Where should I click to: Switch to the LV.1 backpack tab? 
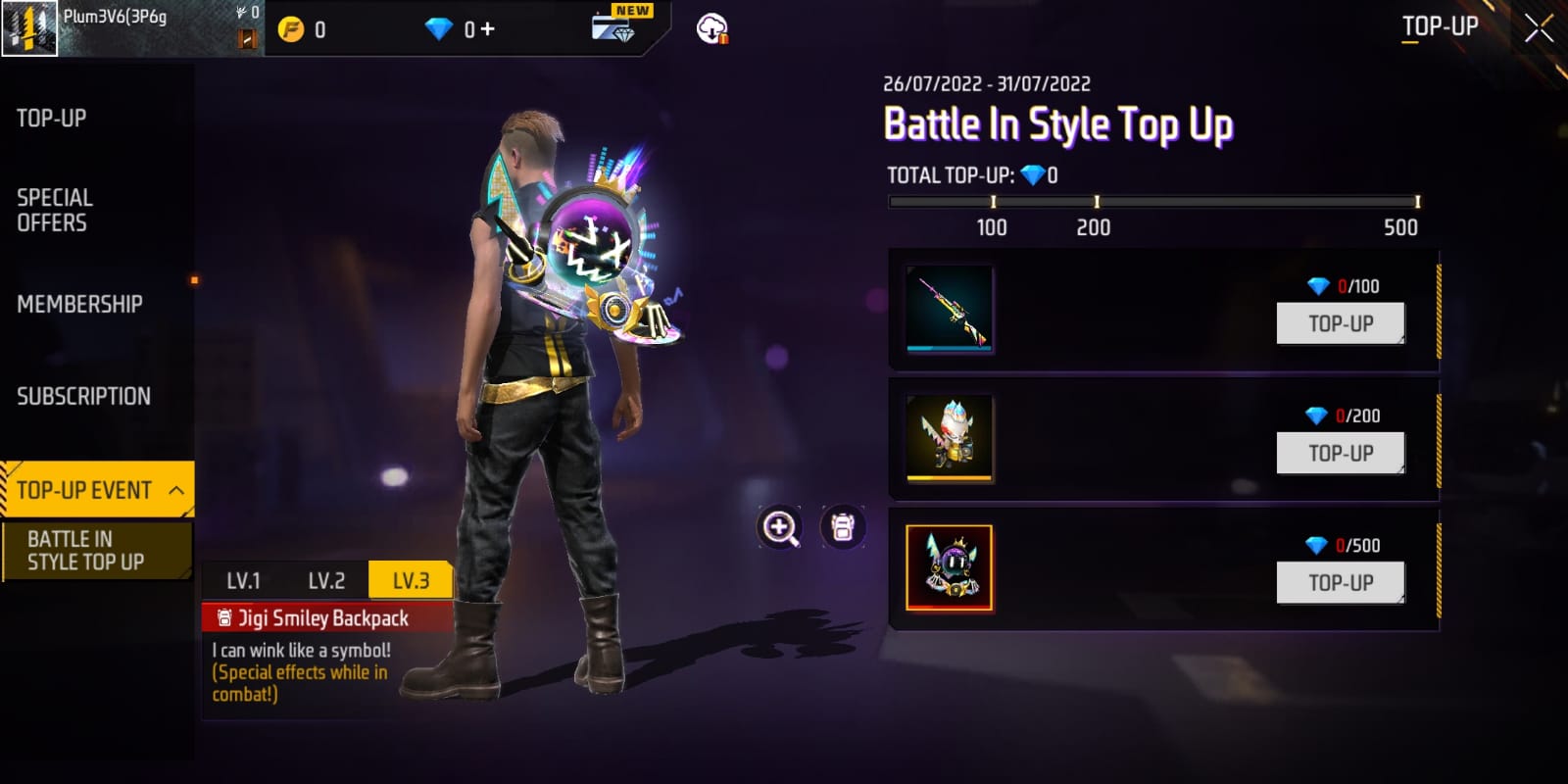tap(243, 580)
